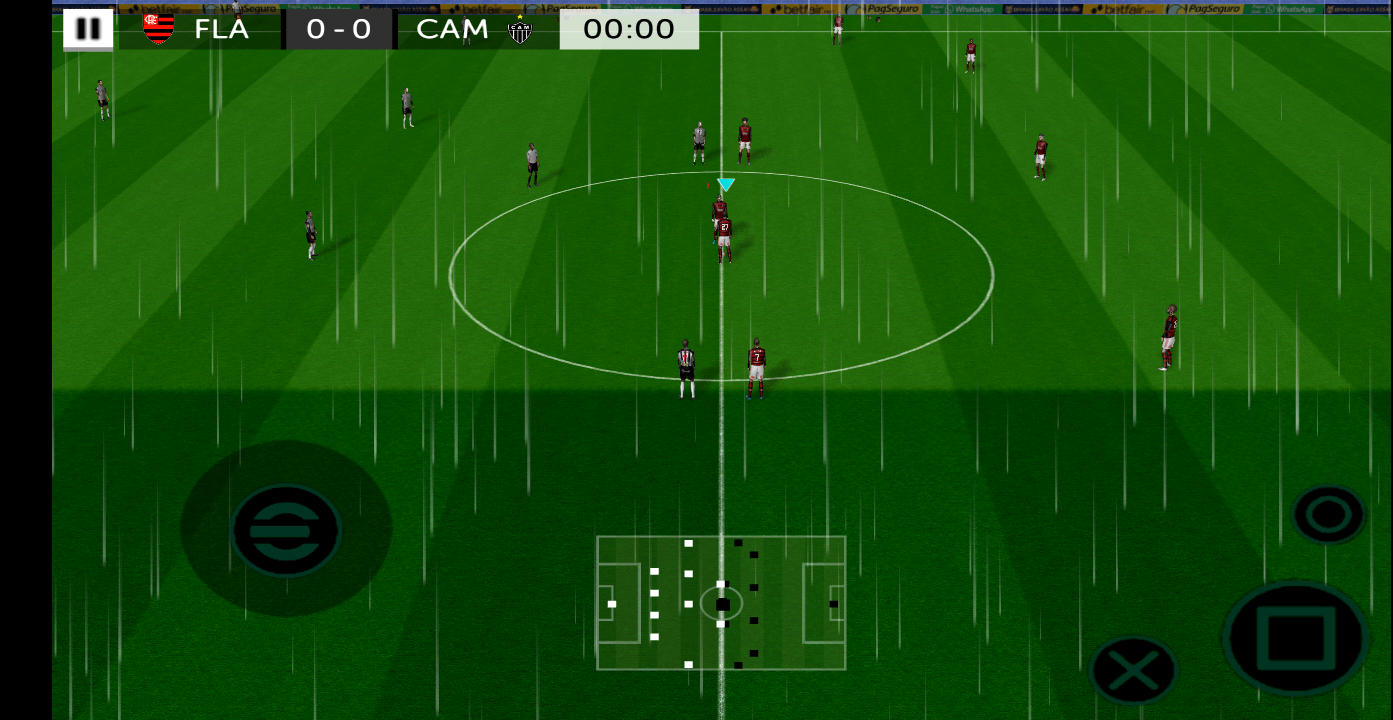
Task: Pause the match with the pause button
Action: (88, 29)
